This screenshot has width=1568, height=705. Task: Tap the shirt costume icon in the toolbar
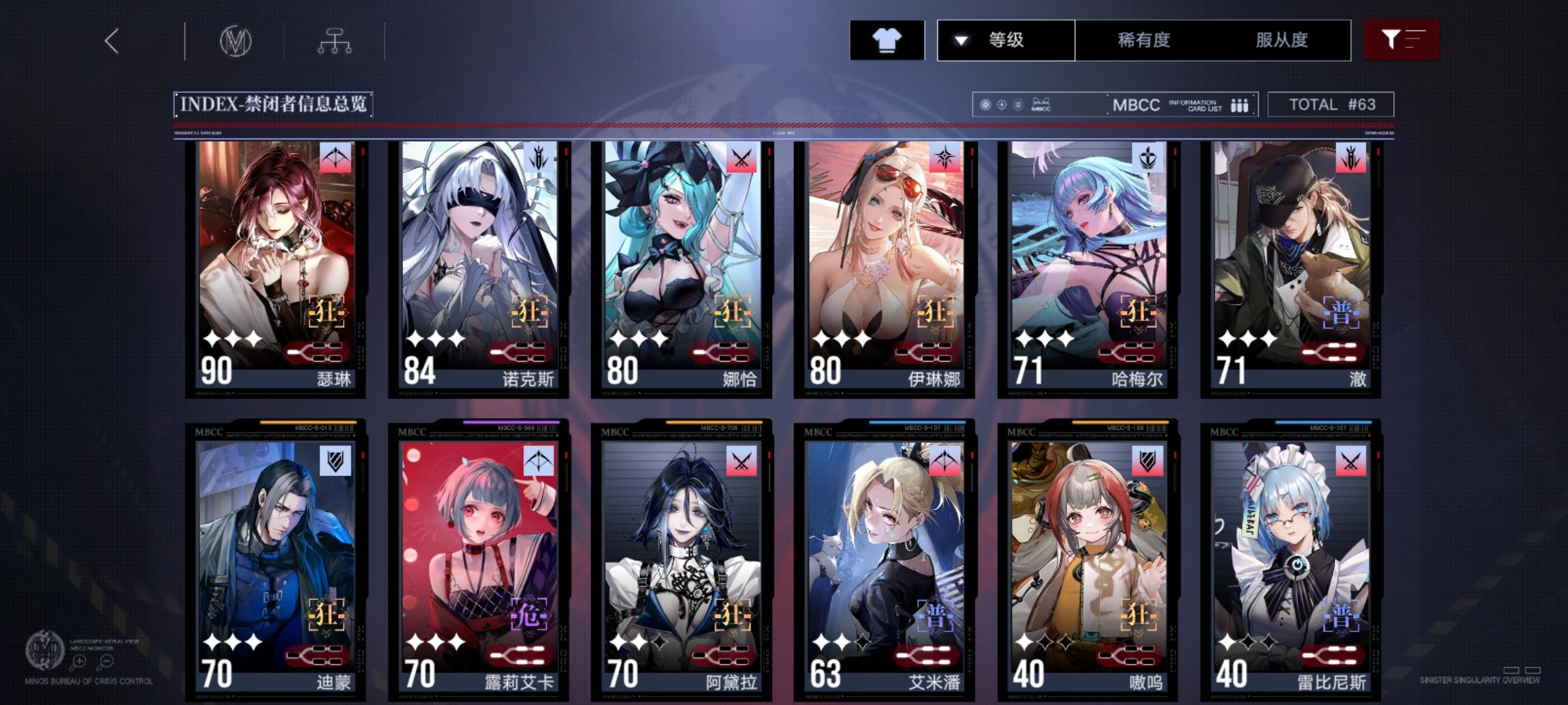pos(887,40)
